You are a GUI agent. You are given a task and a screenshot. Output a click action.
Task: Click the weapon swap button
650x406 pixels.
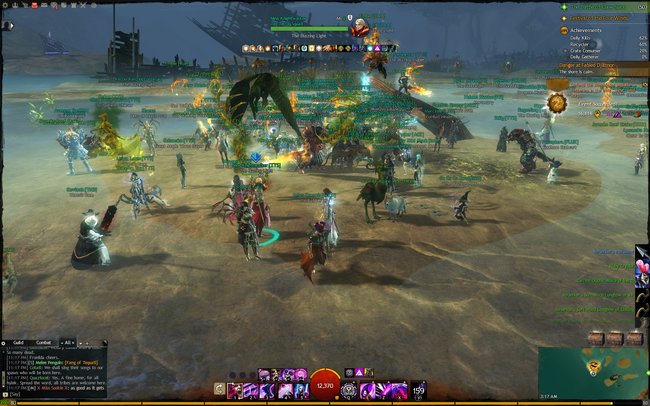pos(218,388)
